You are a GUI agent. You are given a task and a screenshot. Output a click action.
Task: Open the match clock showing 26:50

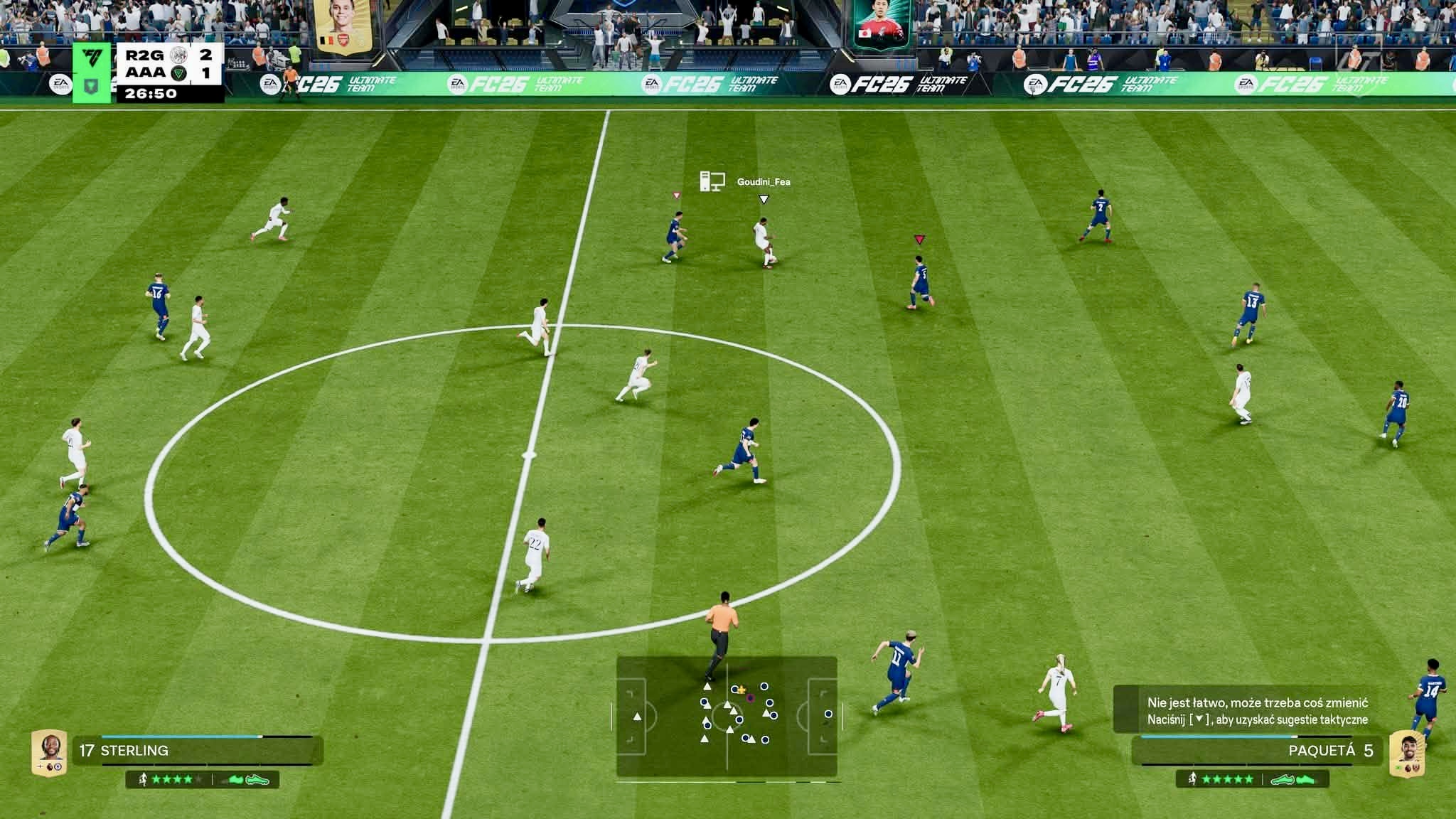151,95
